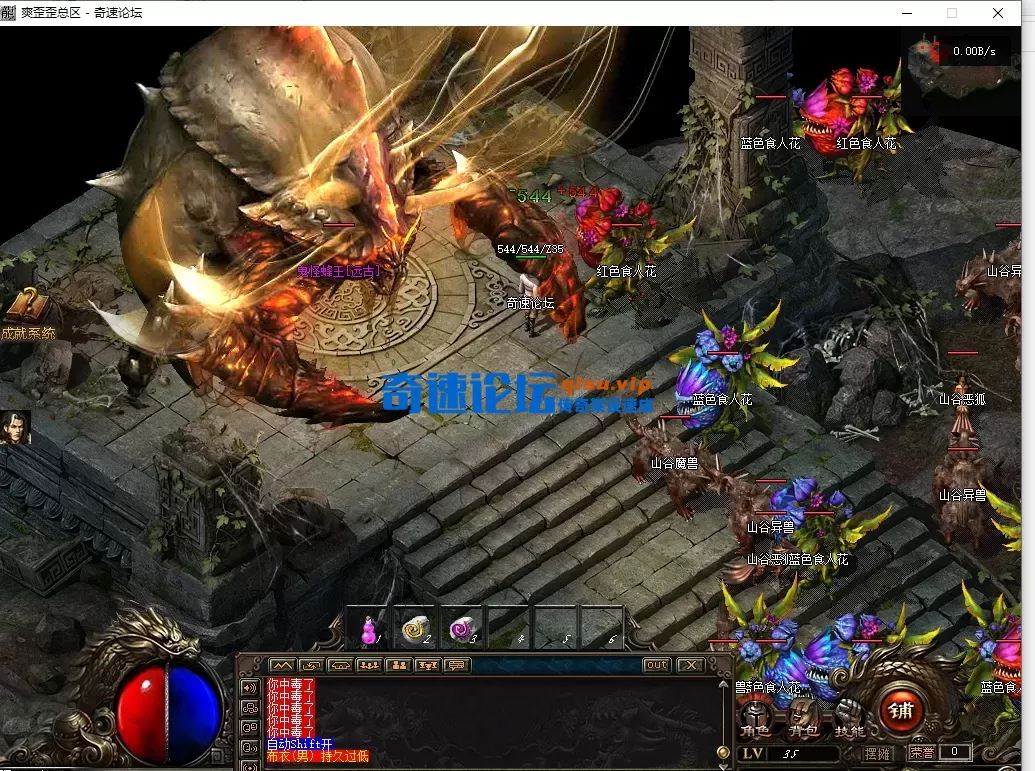This screenshot has width=1035, height=771.
Task: Open the 背包 backpack
Action: tap(801, 718)
